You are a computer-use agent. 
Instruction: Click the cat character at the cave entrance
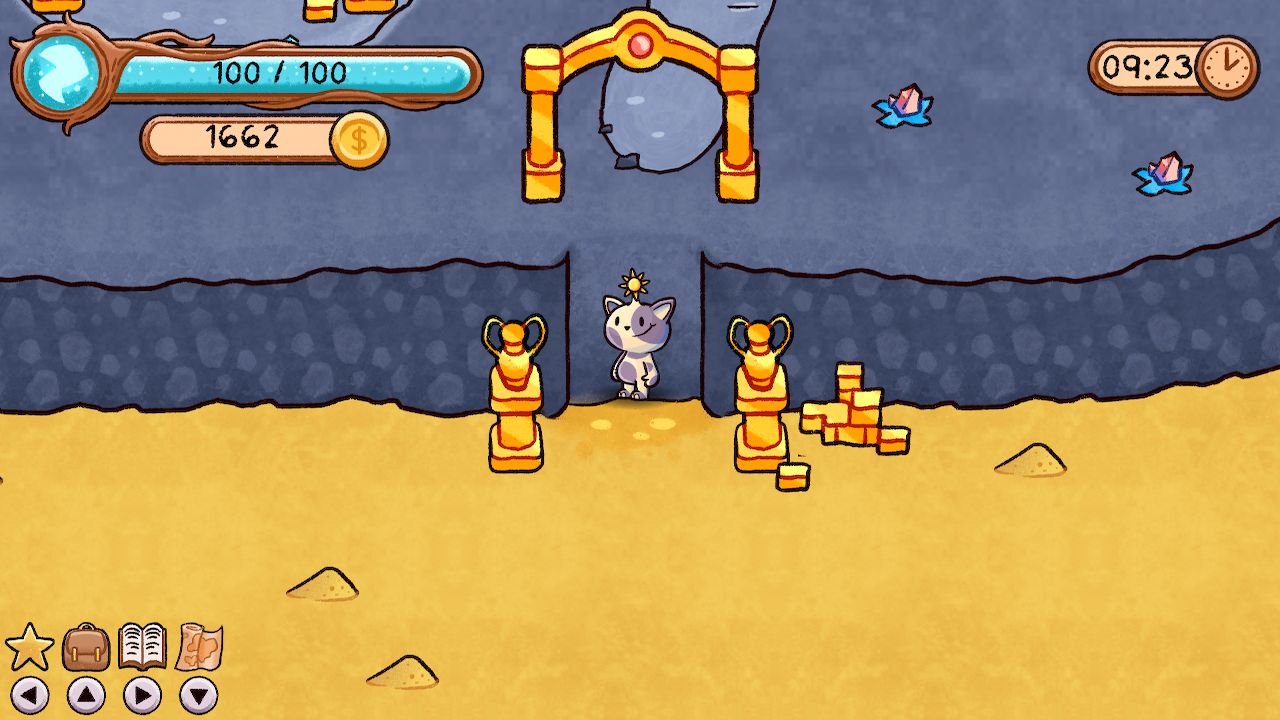click(x=638, y=345)
